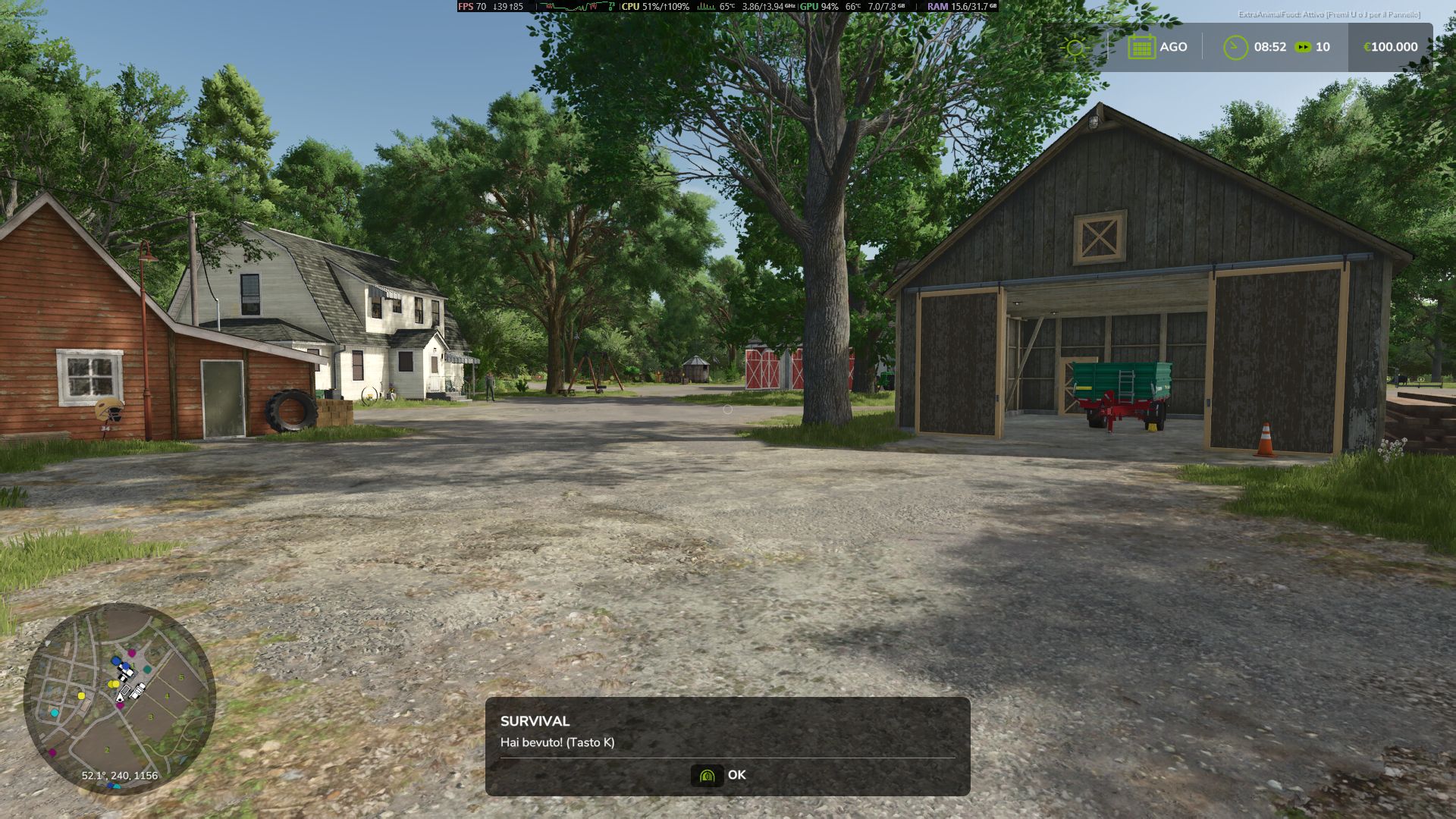Click the fast-forward time acceleration icon
1456x819 pixels.
(x=1304, y=46)
